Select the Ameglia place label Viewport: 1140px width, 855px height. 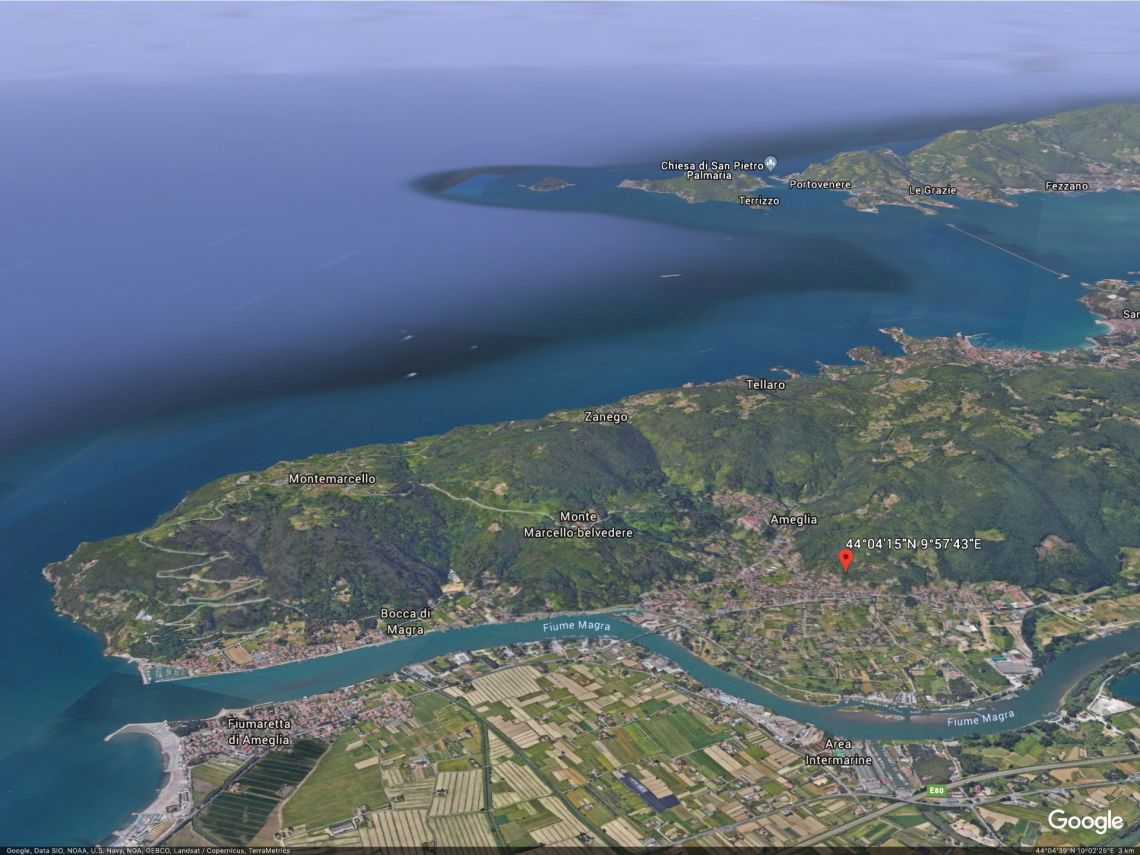(793, 520)
